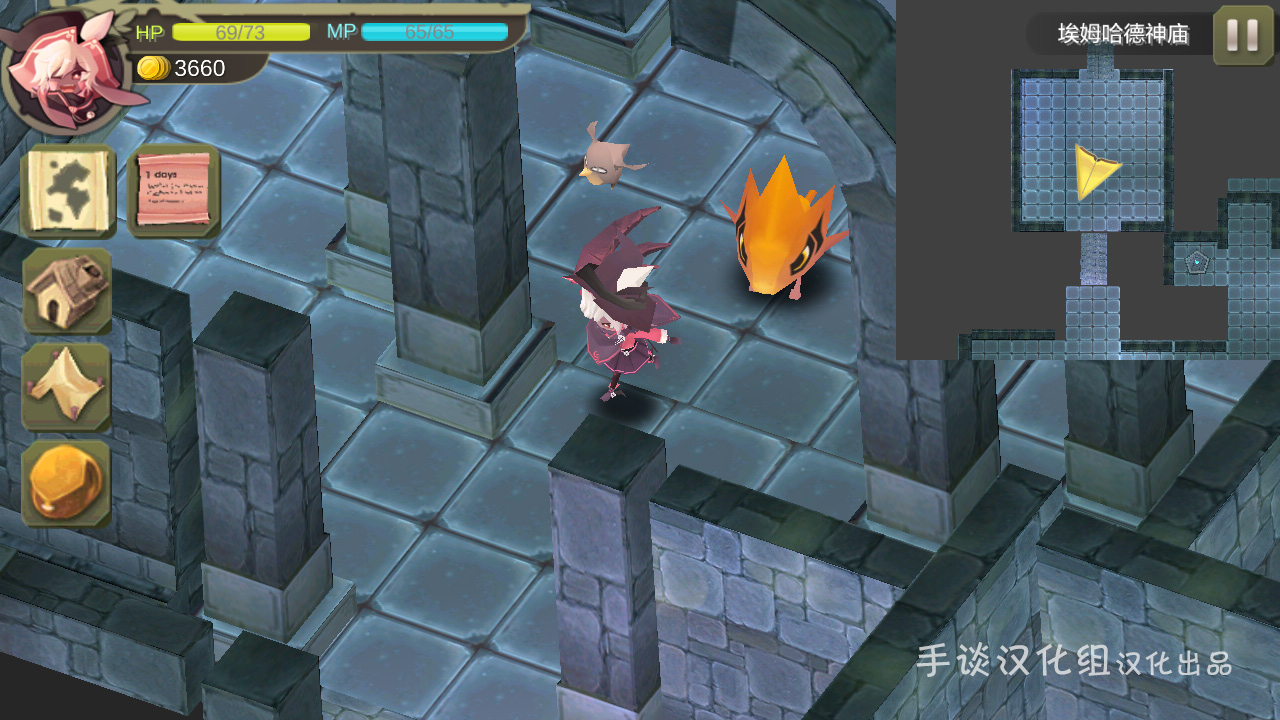Tap the MP bar showing 65/65
This screenshot has height=720, width=1280.
[x=435, y=32]
